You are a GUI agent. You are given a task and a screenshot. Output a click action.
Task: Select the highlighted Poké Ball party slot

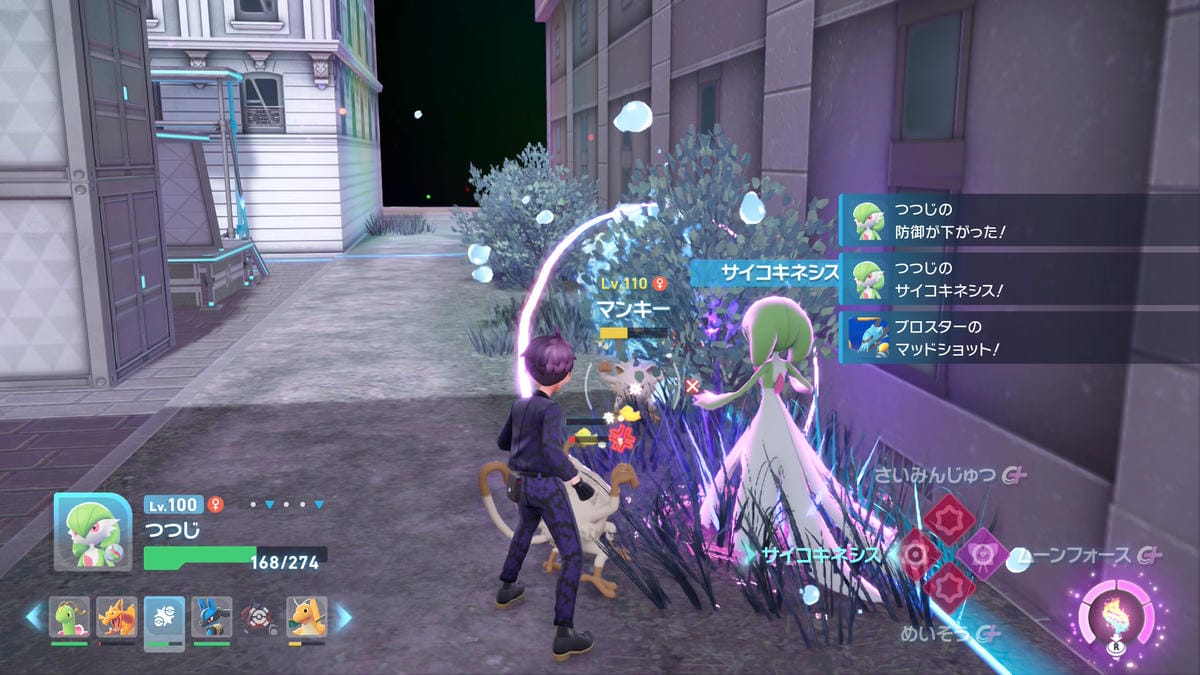point(164,619)
